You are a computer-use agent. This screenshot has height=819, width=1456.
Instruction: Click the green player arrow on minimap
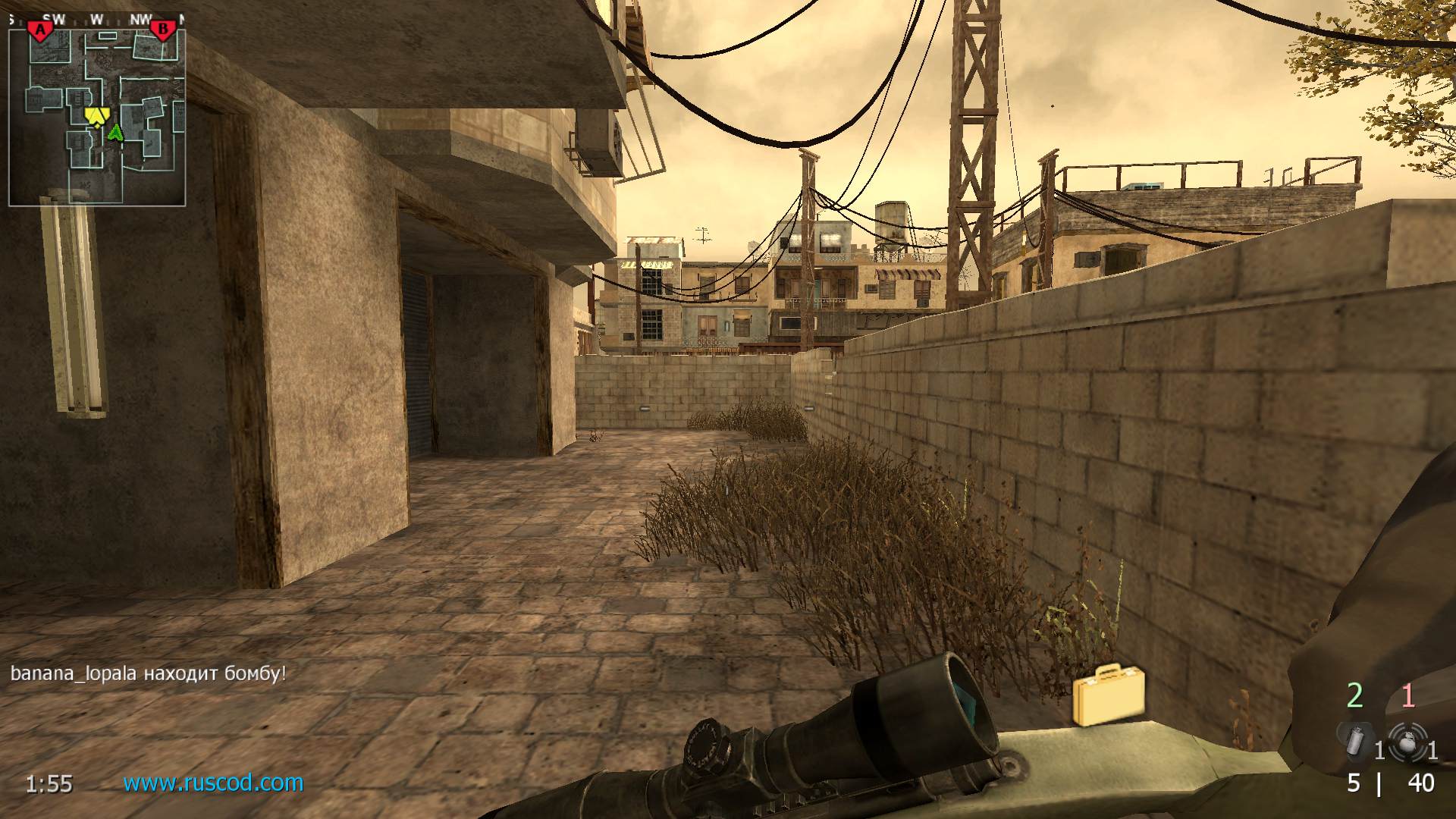click(x=115, y=133)
